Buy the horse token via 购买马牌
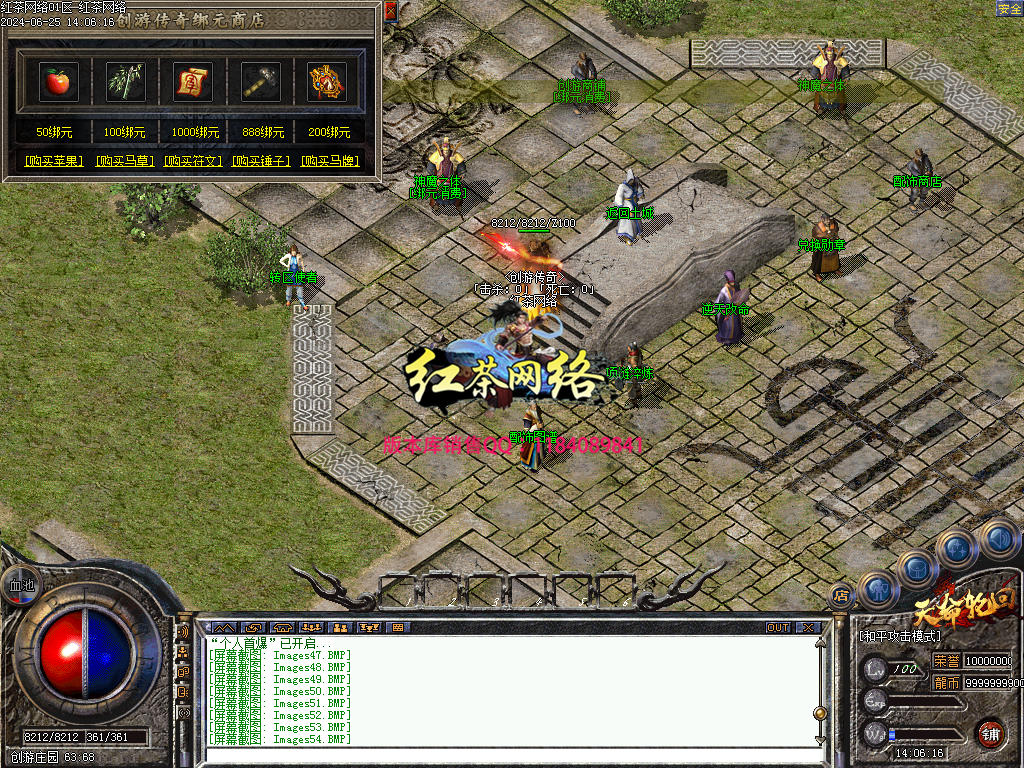This screenshot has width=1024, height=768. 330,161
